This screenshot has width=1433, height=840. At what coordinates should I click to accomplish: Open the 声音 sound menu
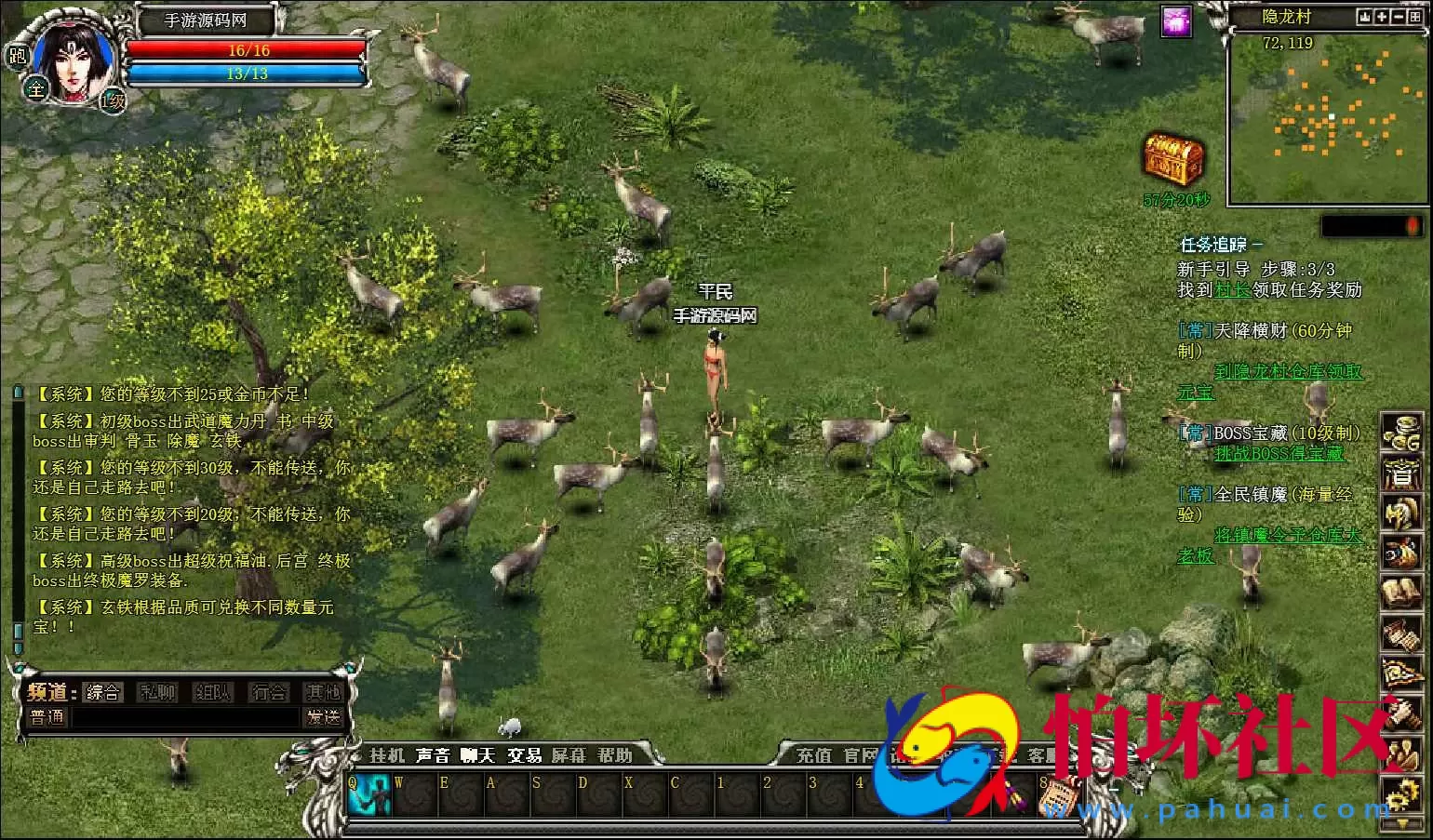coord(433,755)
